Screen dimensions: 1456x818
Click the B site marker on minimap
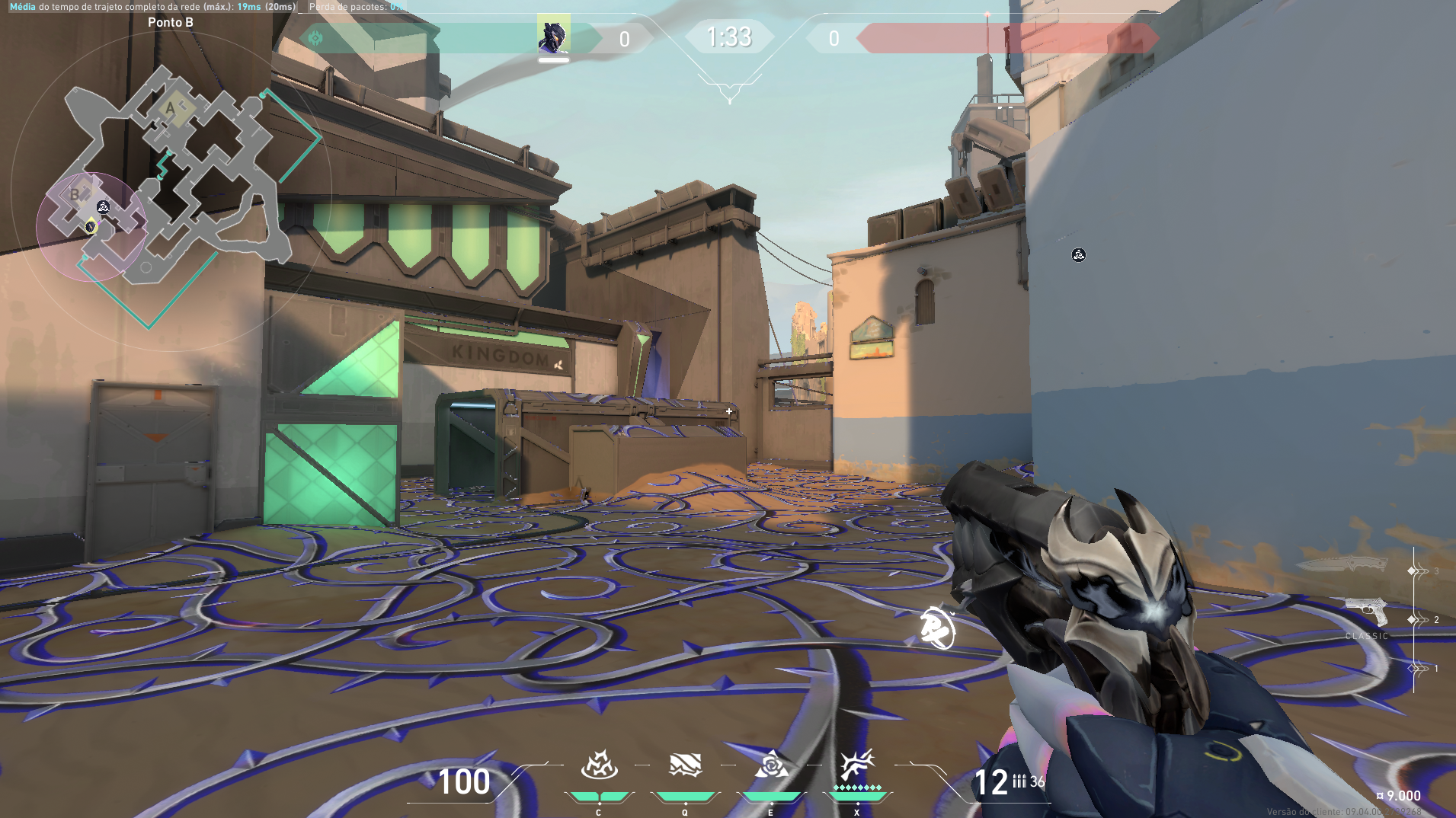pyautogui.click(x=75, y=194)
